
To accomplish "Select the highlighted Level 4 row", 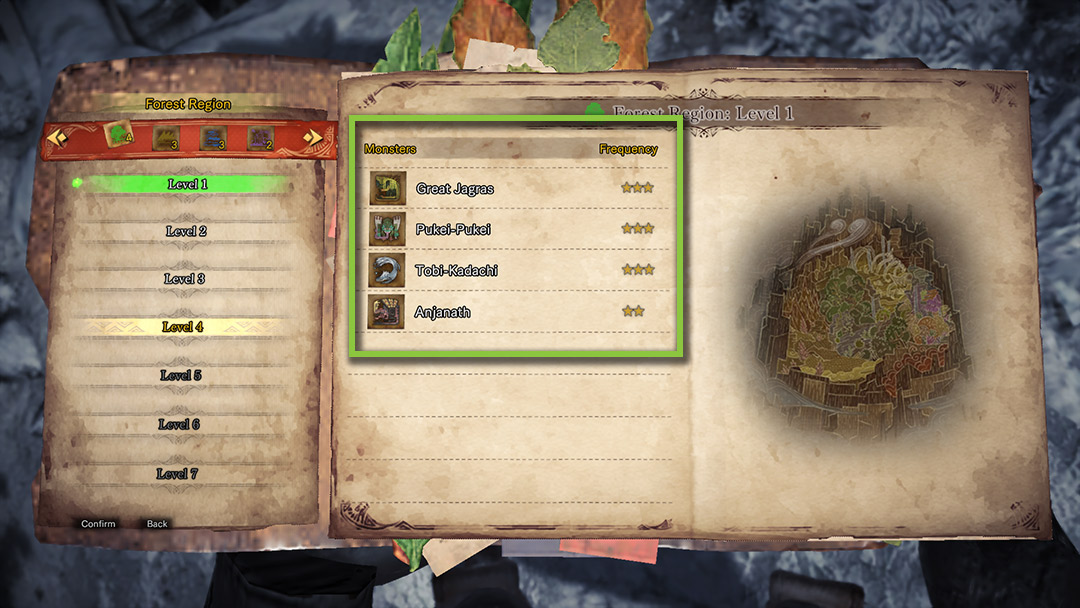I will (183, 327).
